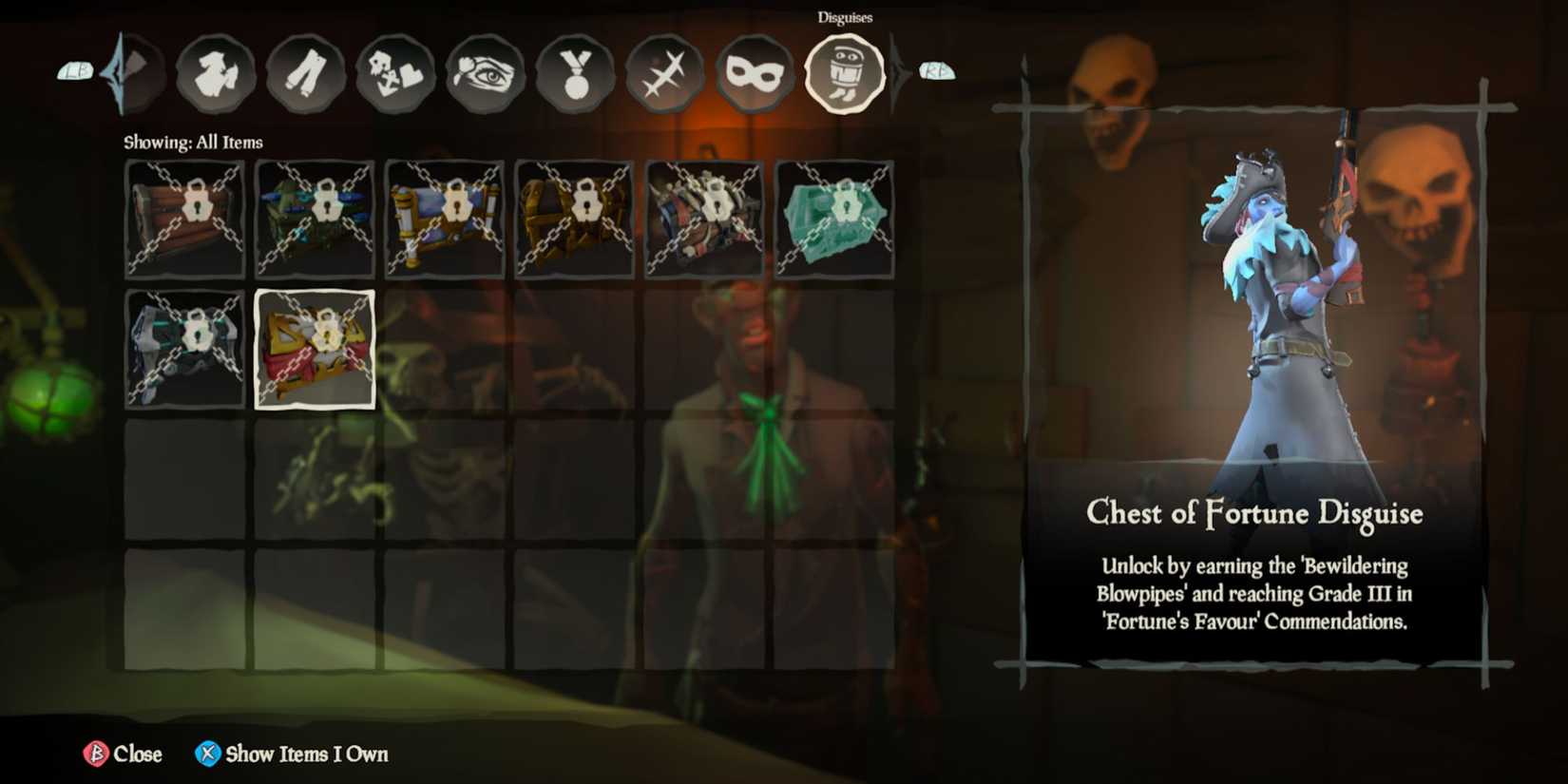The width and height of the screenshot is (1568, 784).
Task: Switch to the Disguises tab label
Action: tap(845, 17)
